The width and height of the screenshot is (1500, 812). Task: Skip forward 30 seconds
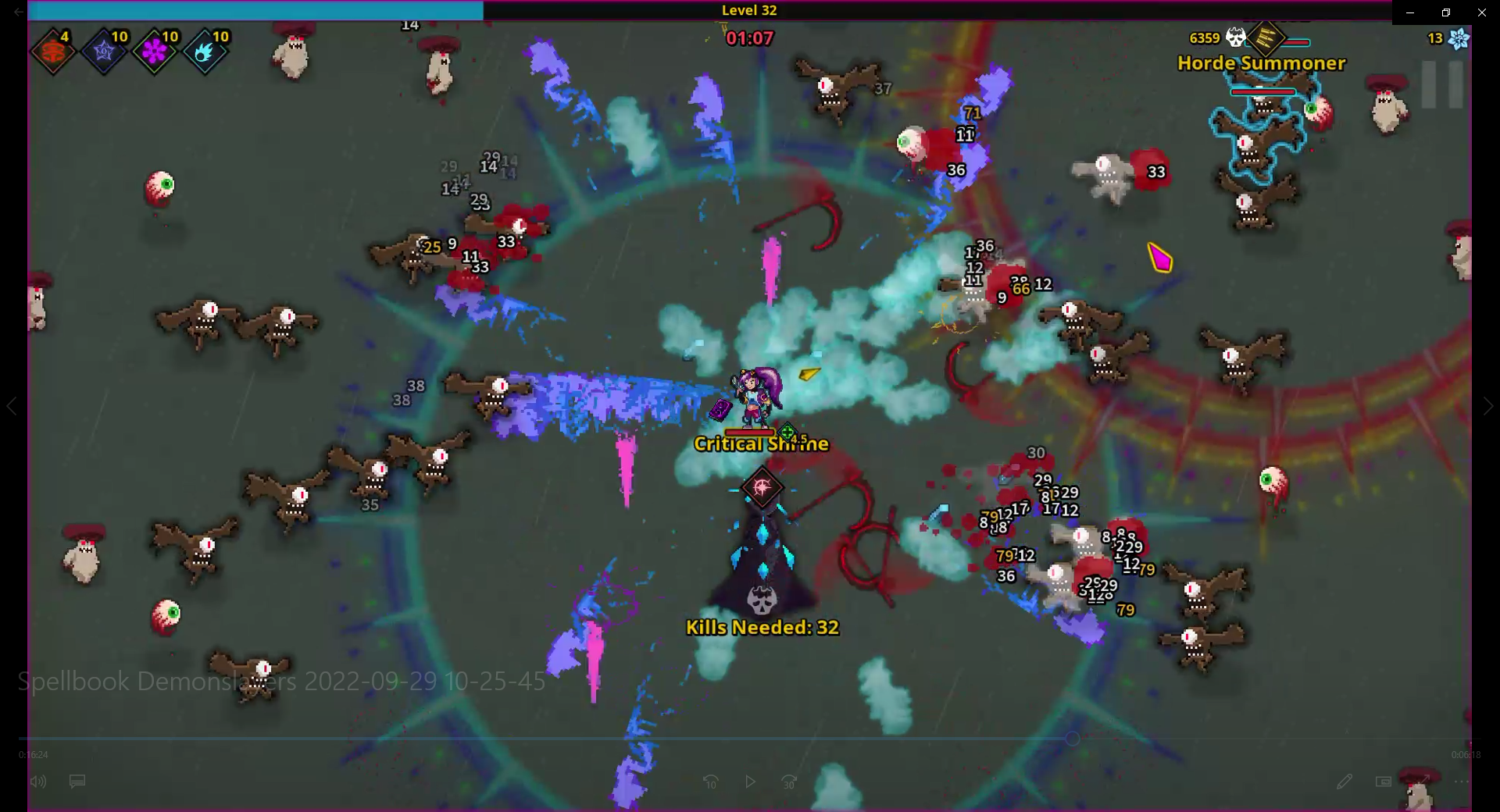pos(788,782)
